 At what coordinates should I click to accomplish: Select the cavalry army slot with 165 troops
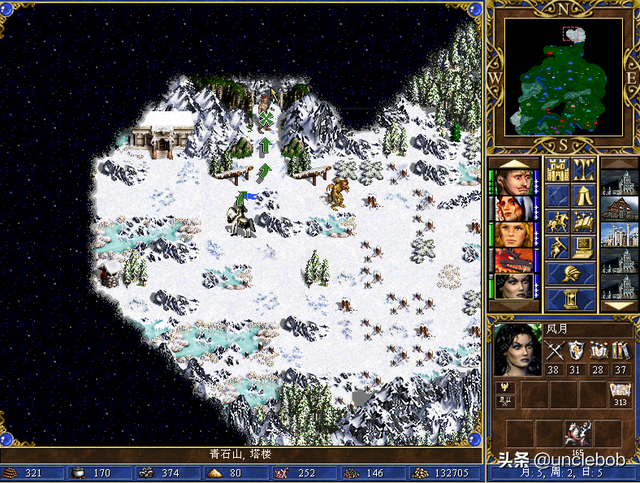tap(577, 432)
